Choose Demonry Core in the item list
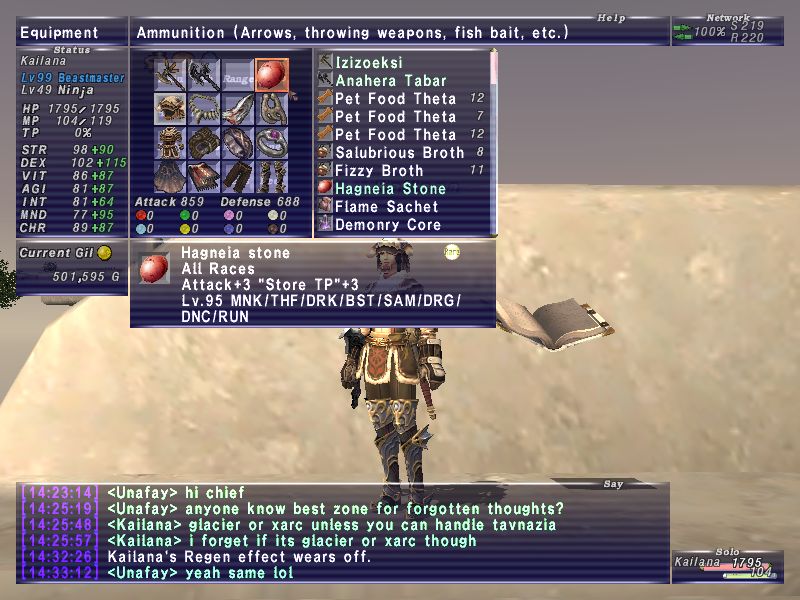Screen dimensions: 800x600 388,225
